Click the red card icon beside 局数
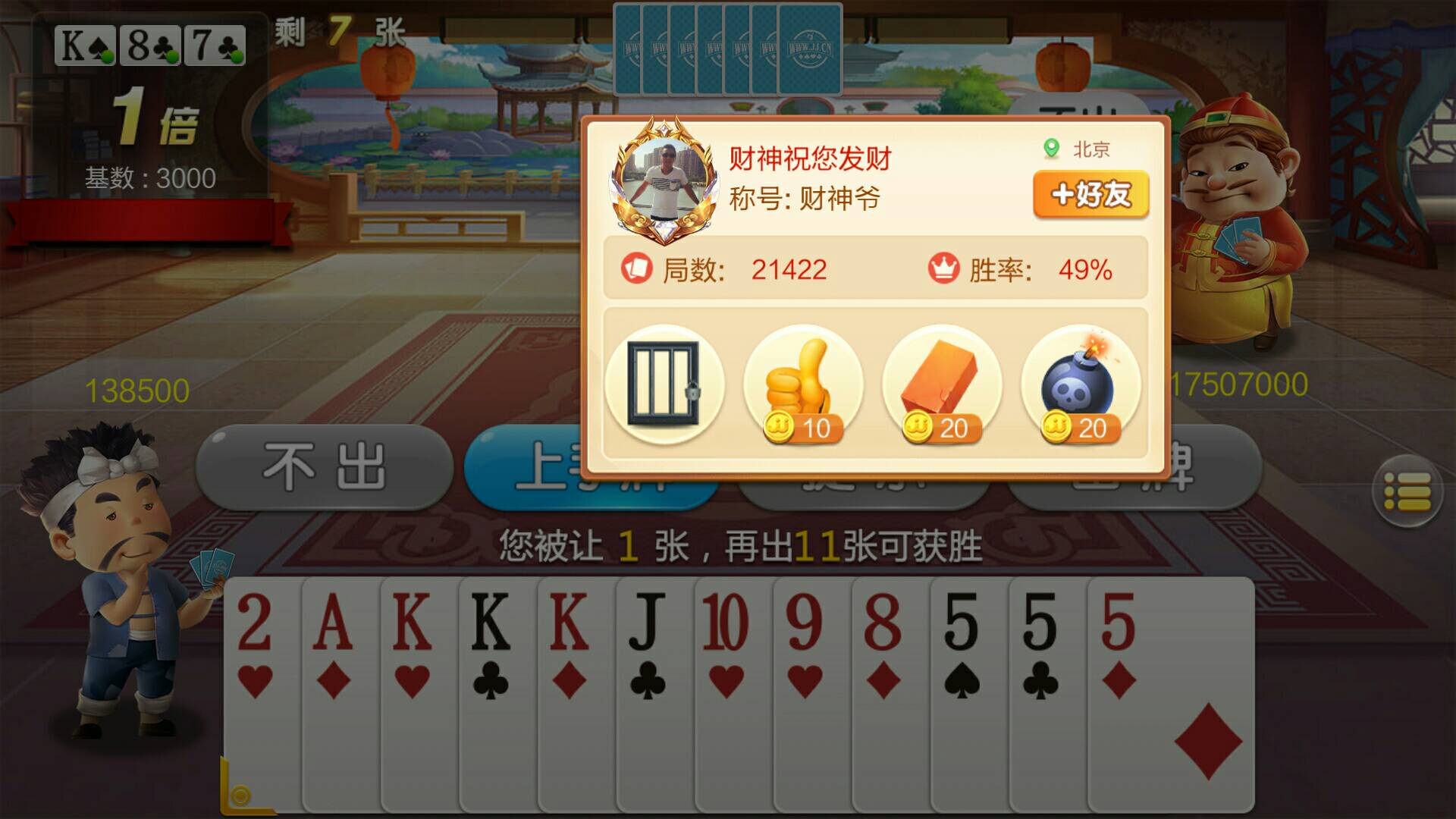Image resolution: width=1456 pixels, height=819 pixels. (637, 268)
